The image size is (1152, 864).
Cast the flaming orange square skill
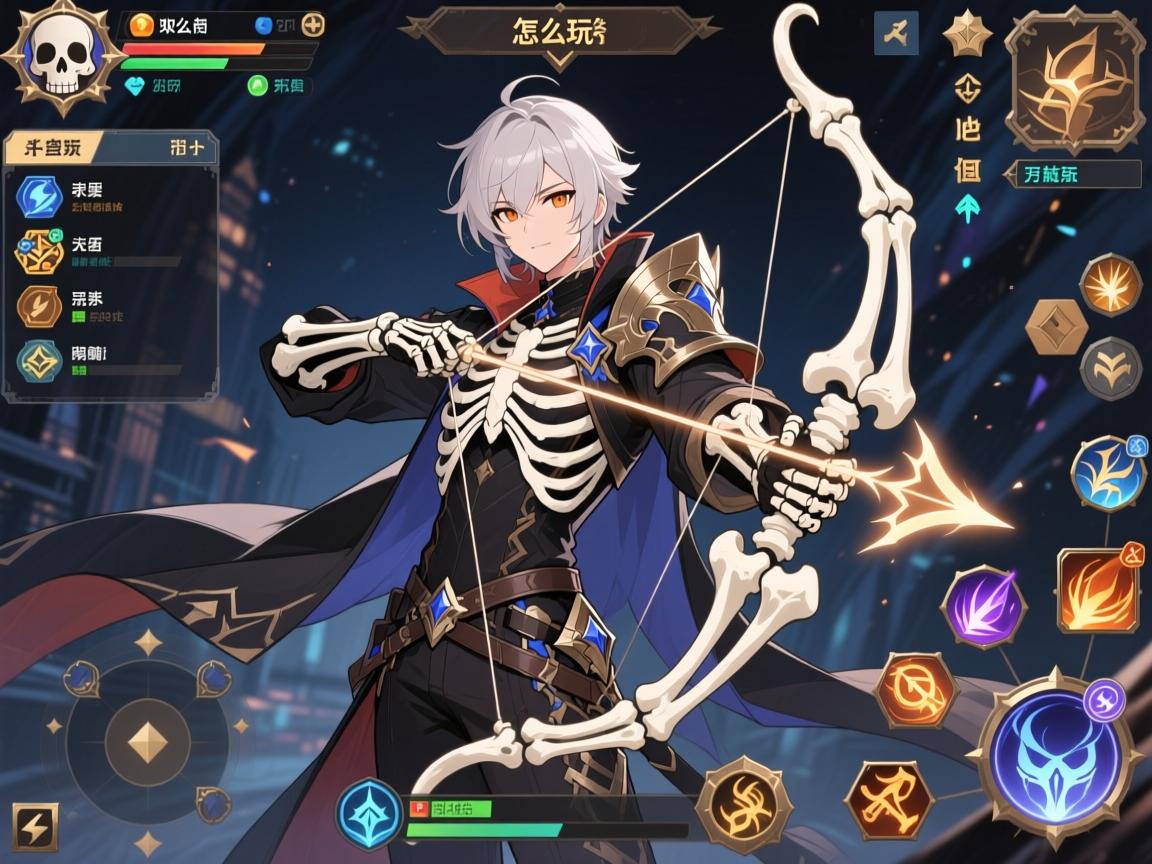(x=1098, y=590)
